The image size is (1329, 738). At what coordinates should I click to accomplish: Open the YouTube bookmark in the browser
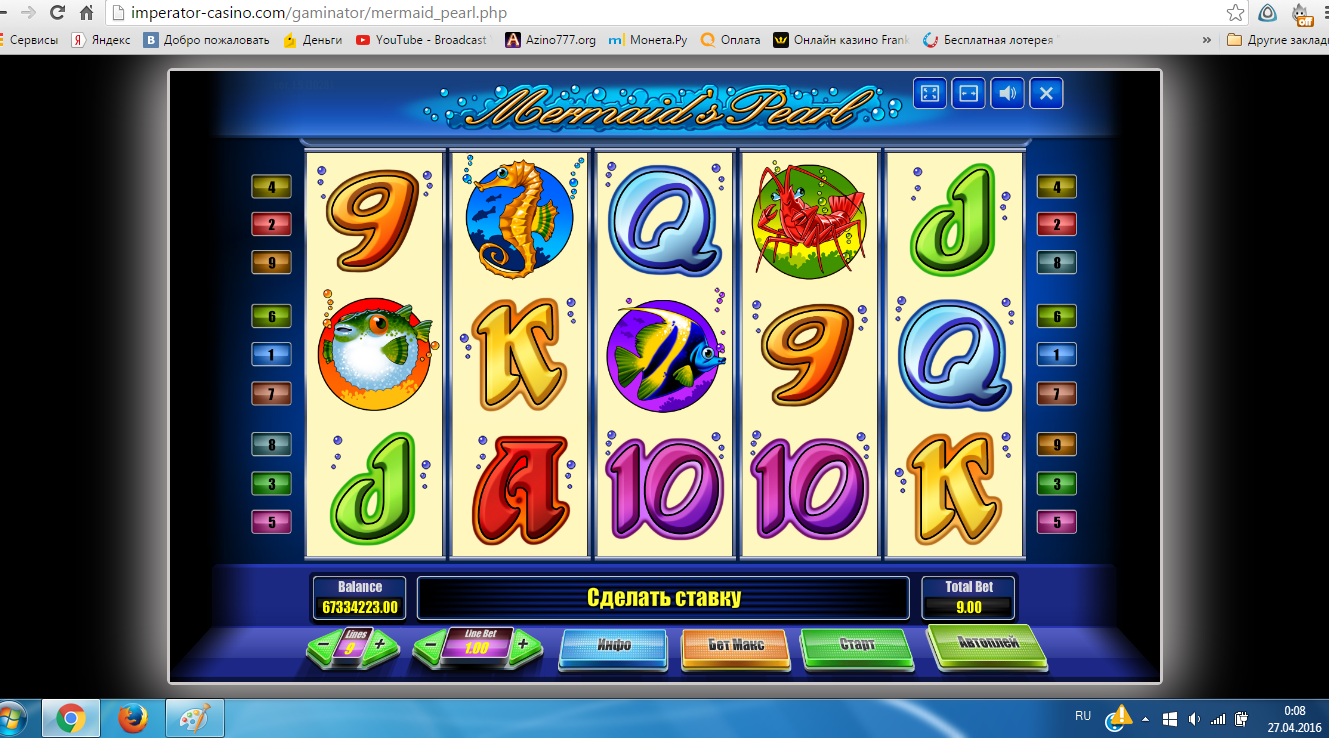click(422, 40)
